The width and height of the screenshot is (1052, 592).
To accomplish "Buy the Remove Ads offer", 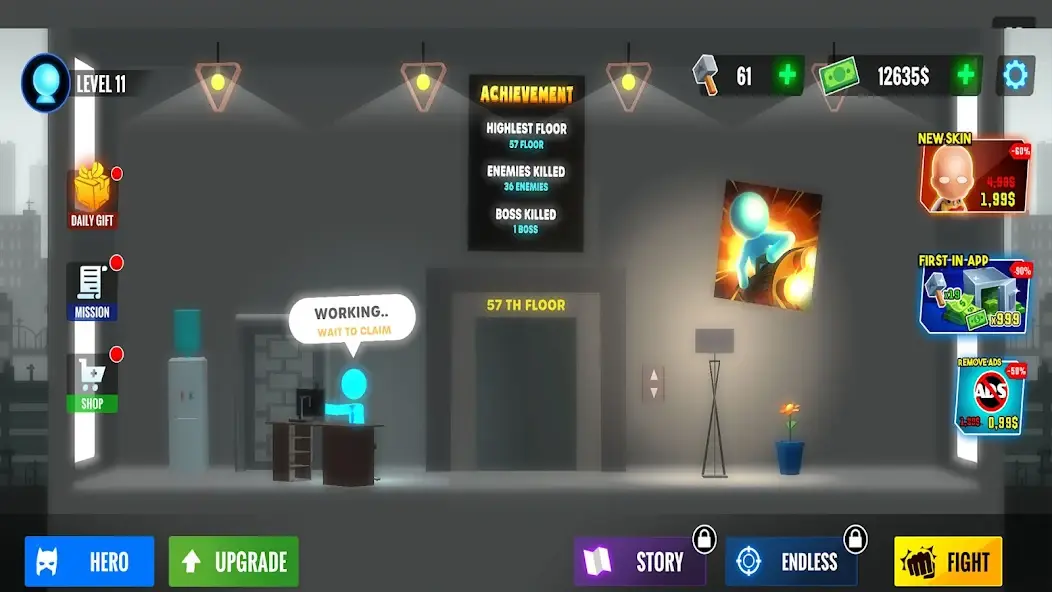I will pos(990,399).
